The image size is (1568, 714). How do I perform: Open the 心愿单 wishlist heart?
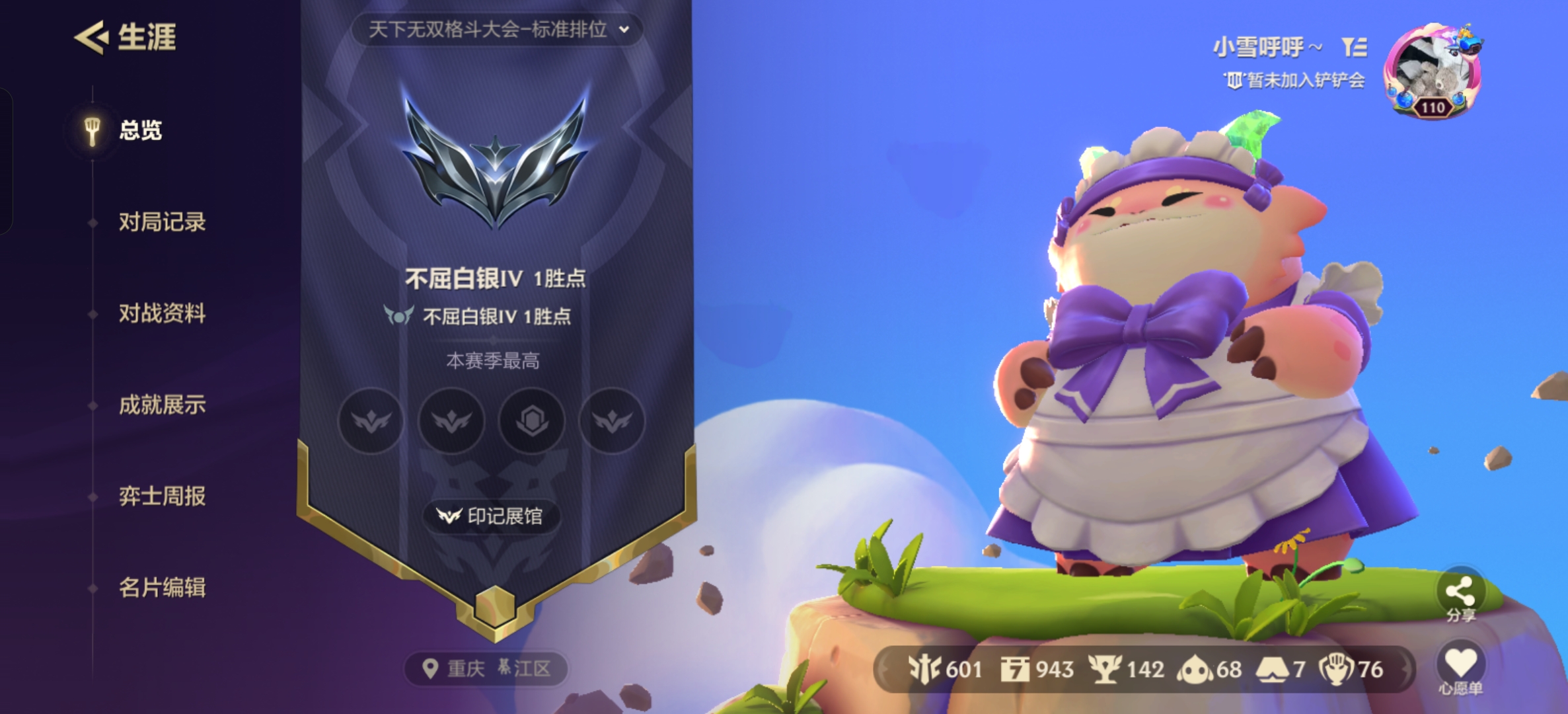[x=1460, y=668]
